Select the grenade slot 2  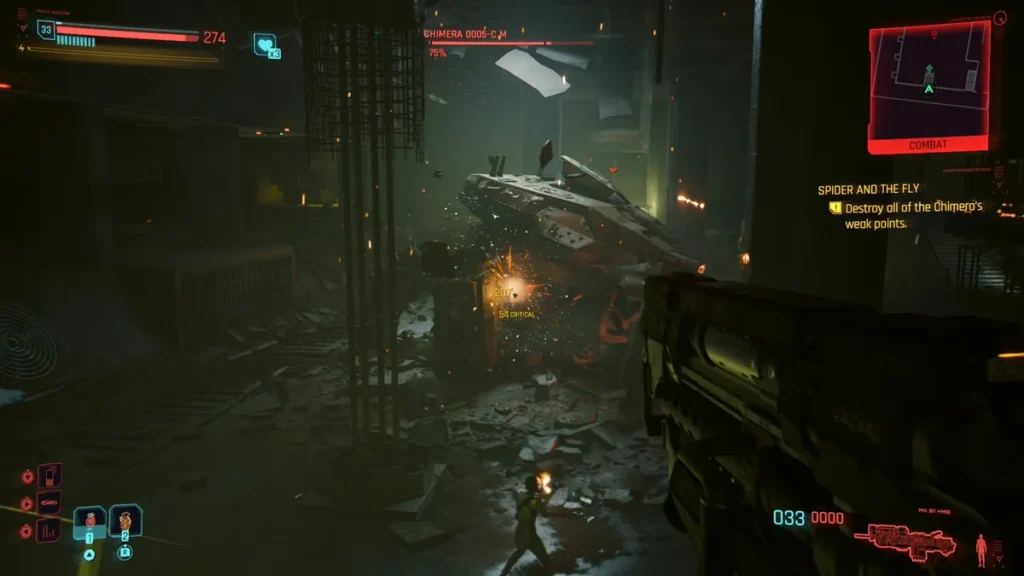click(x=126, y=521)
